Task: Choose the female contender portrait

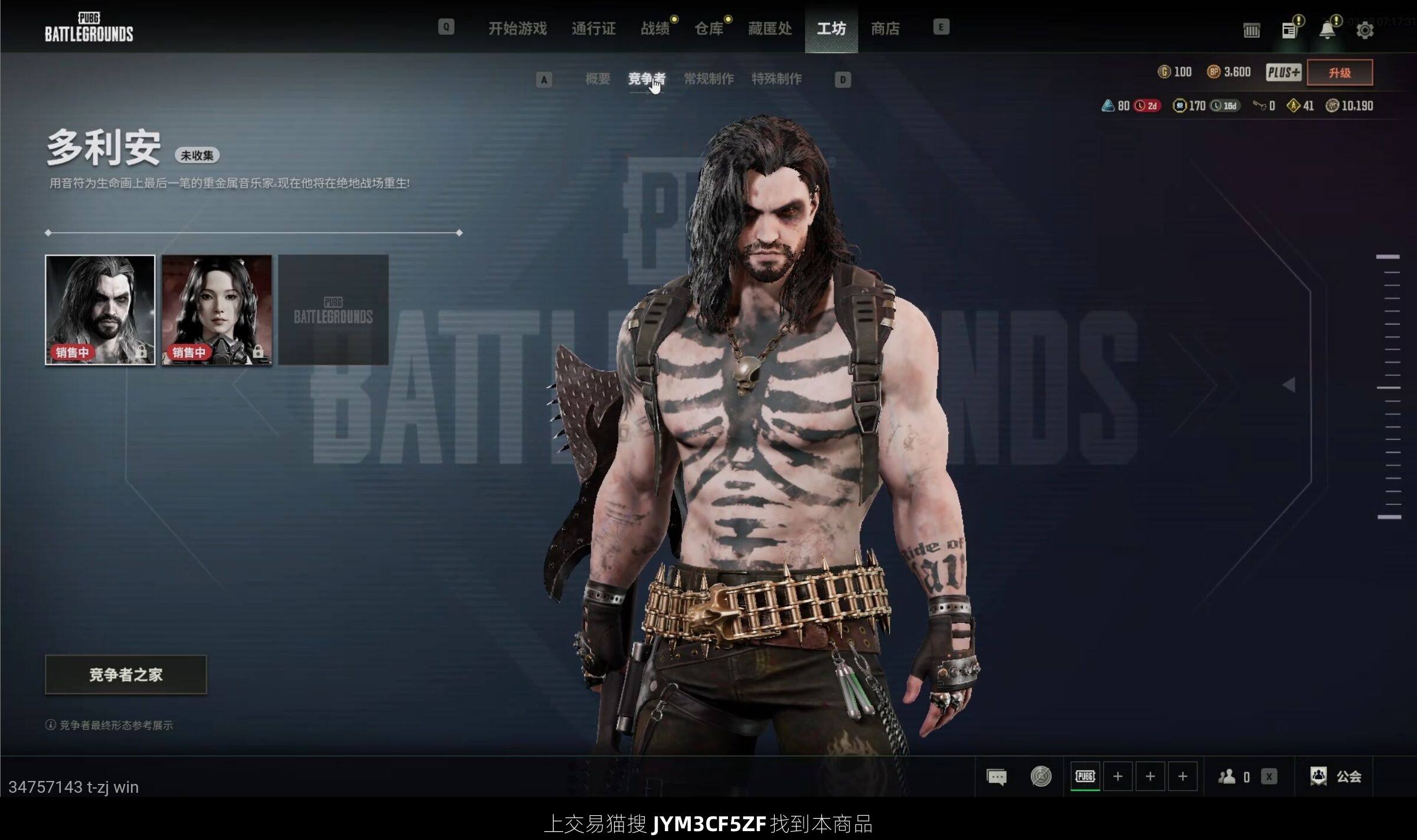Action: (217, 310)
